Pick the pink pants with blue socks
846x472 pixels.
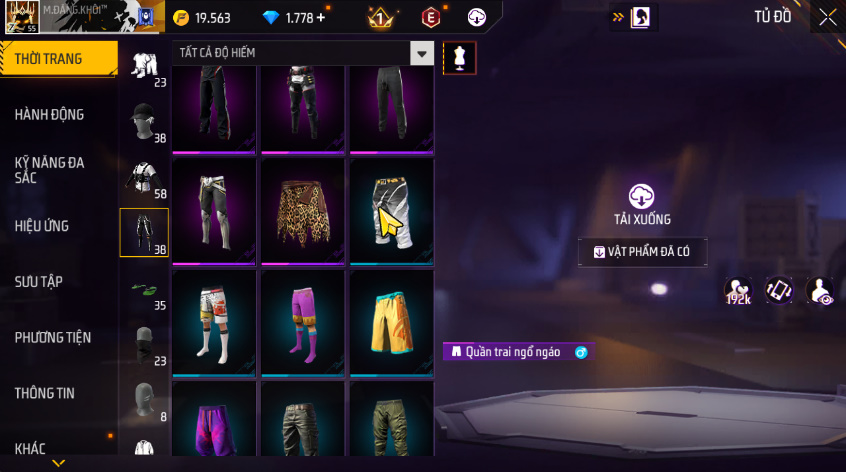click(x=303, y=321)
